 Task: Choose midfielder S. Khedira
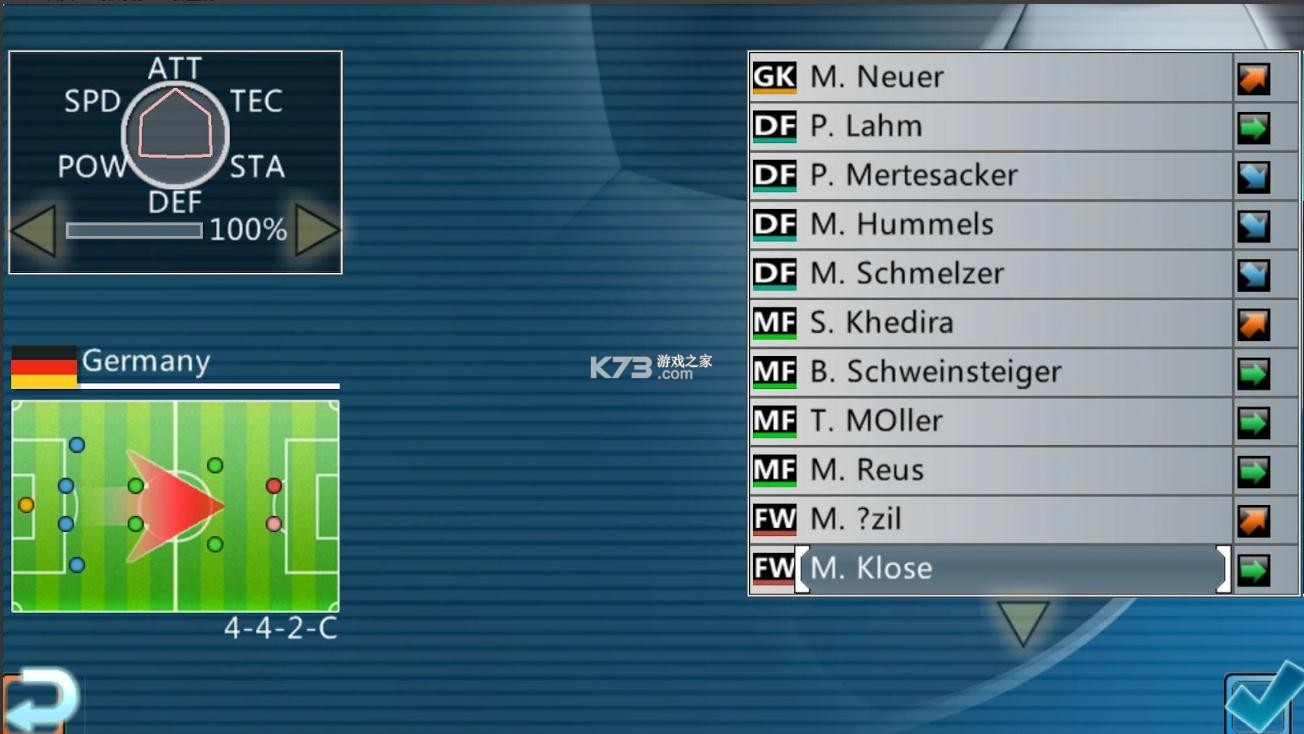tap(990, 322)
